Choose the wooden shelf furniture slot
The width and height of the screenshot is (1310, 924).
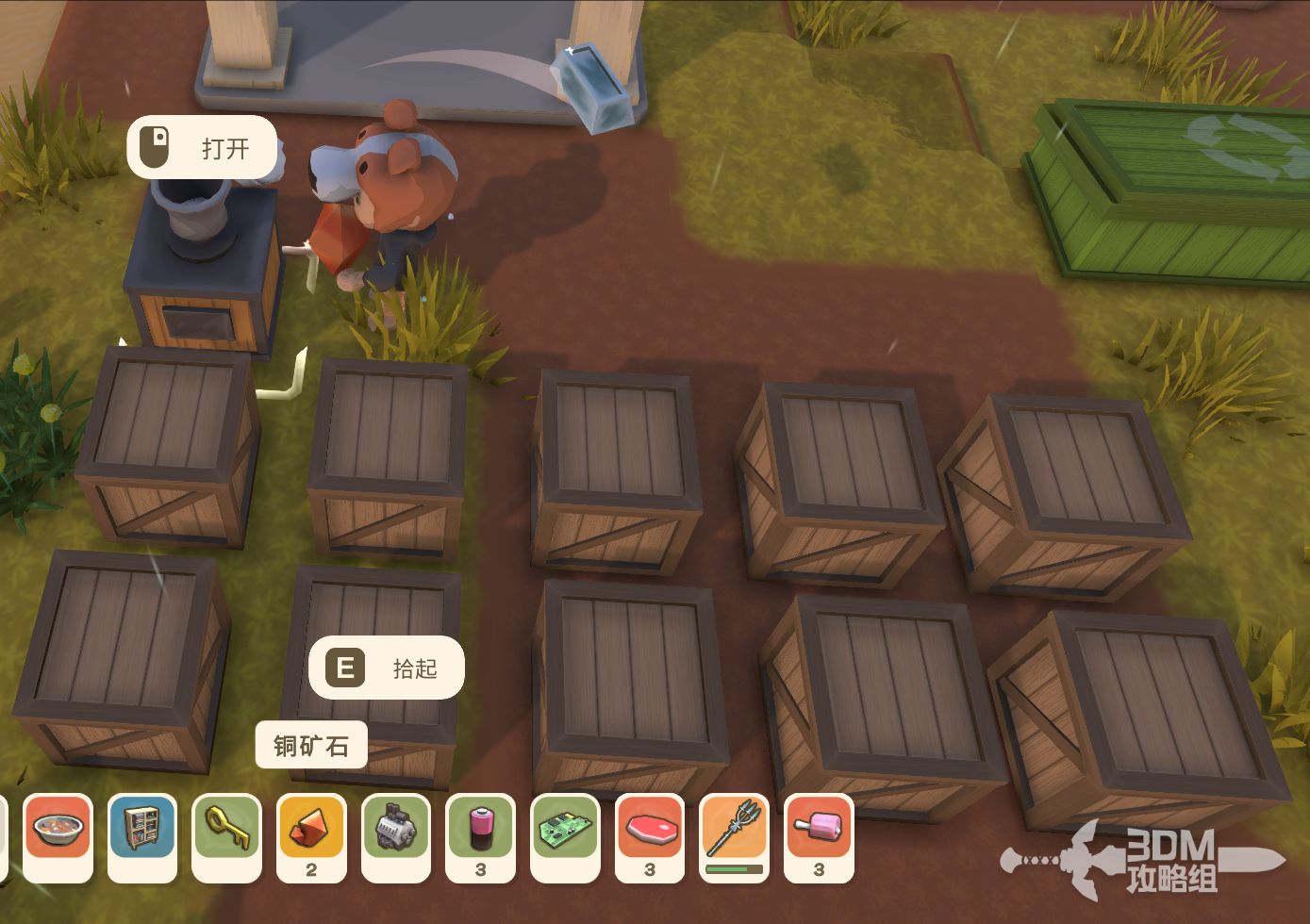pyautogui.click(x=142, y=836)
